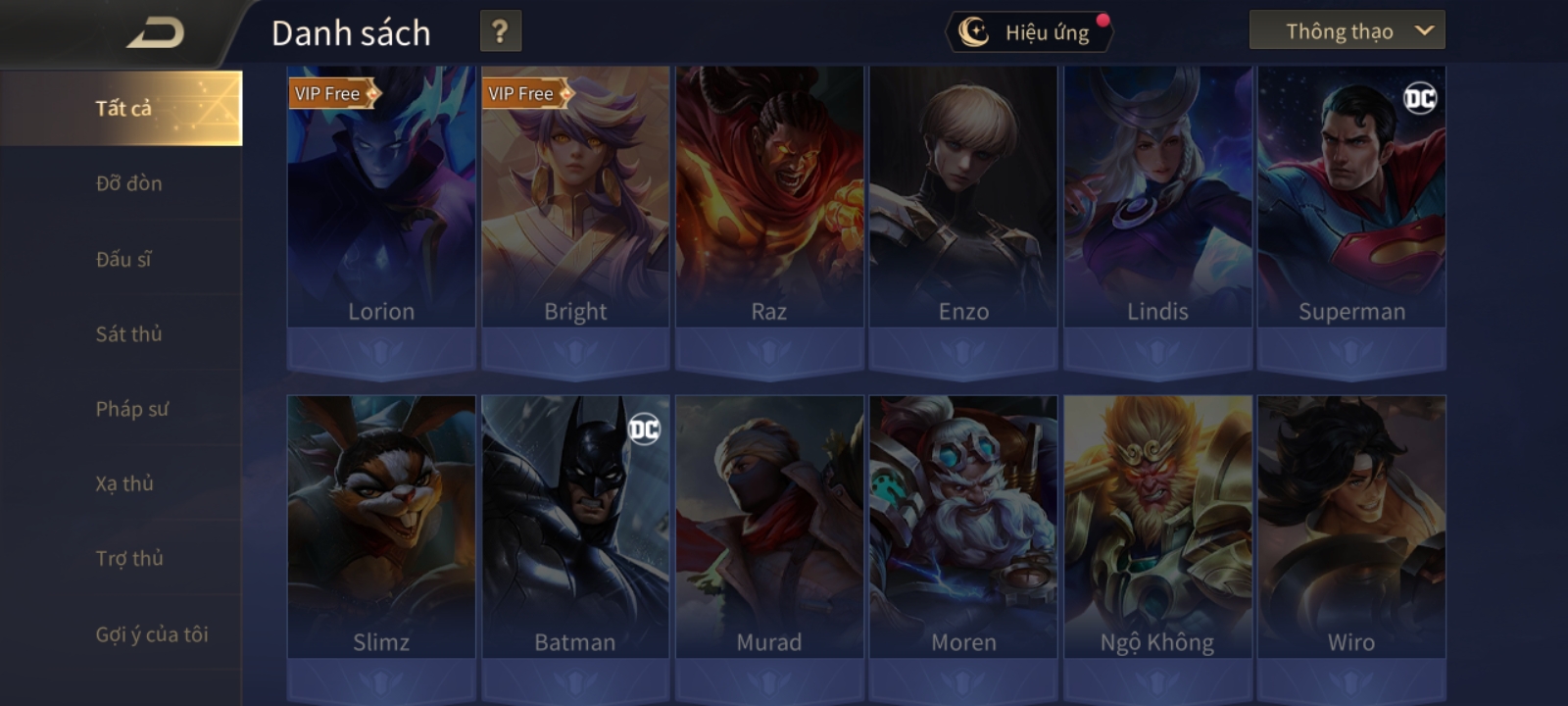Filter heroes by Đấu sĩ
1568x706 pixels.
pos(123,259)
